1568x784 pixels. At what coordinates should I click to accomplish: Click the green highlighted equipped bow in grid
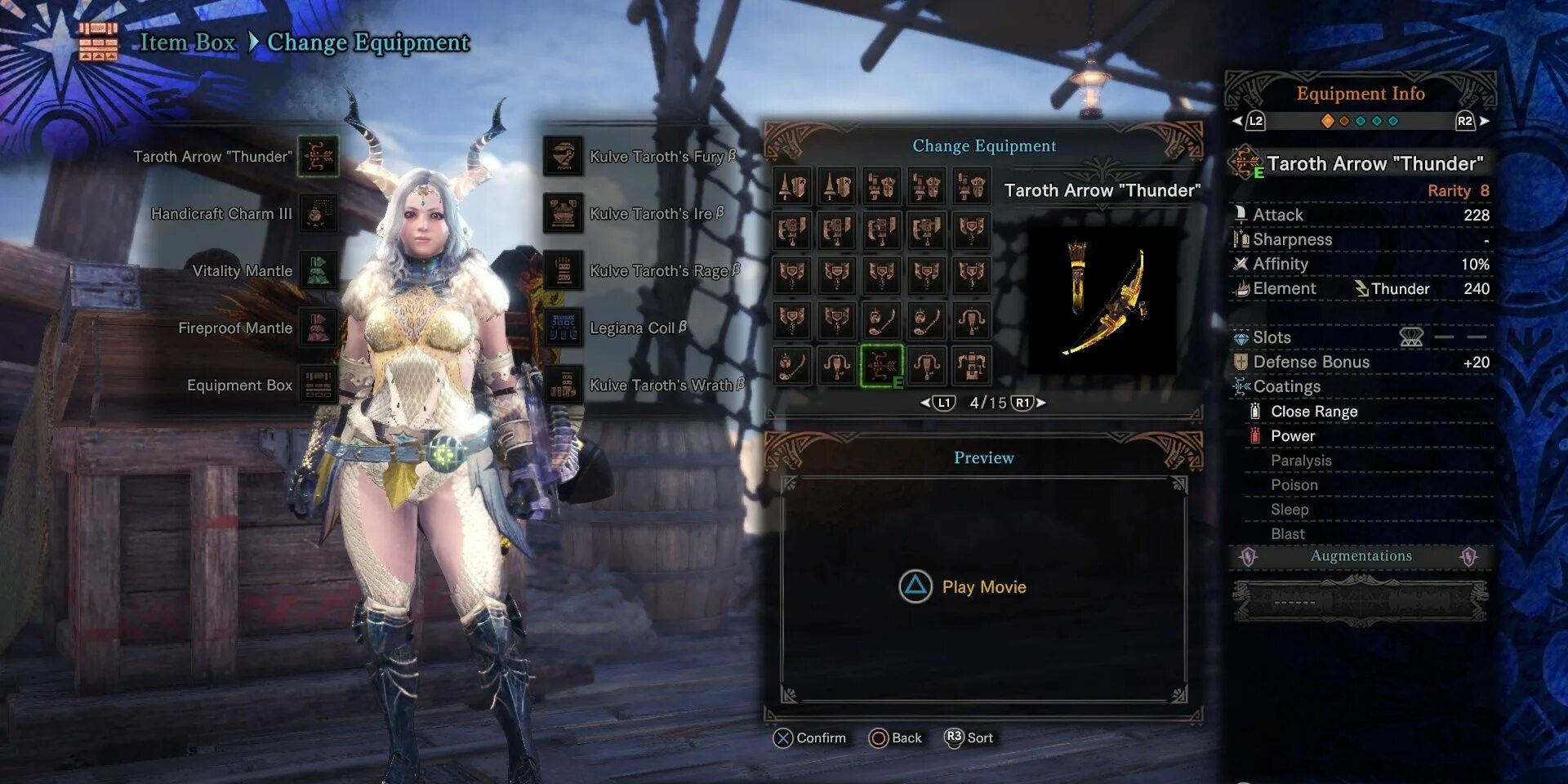(882, 366)
